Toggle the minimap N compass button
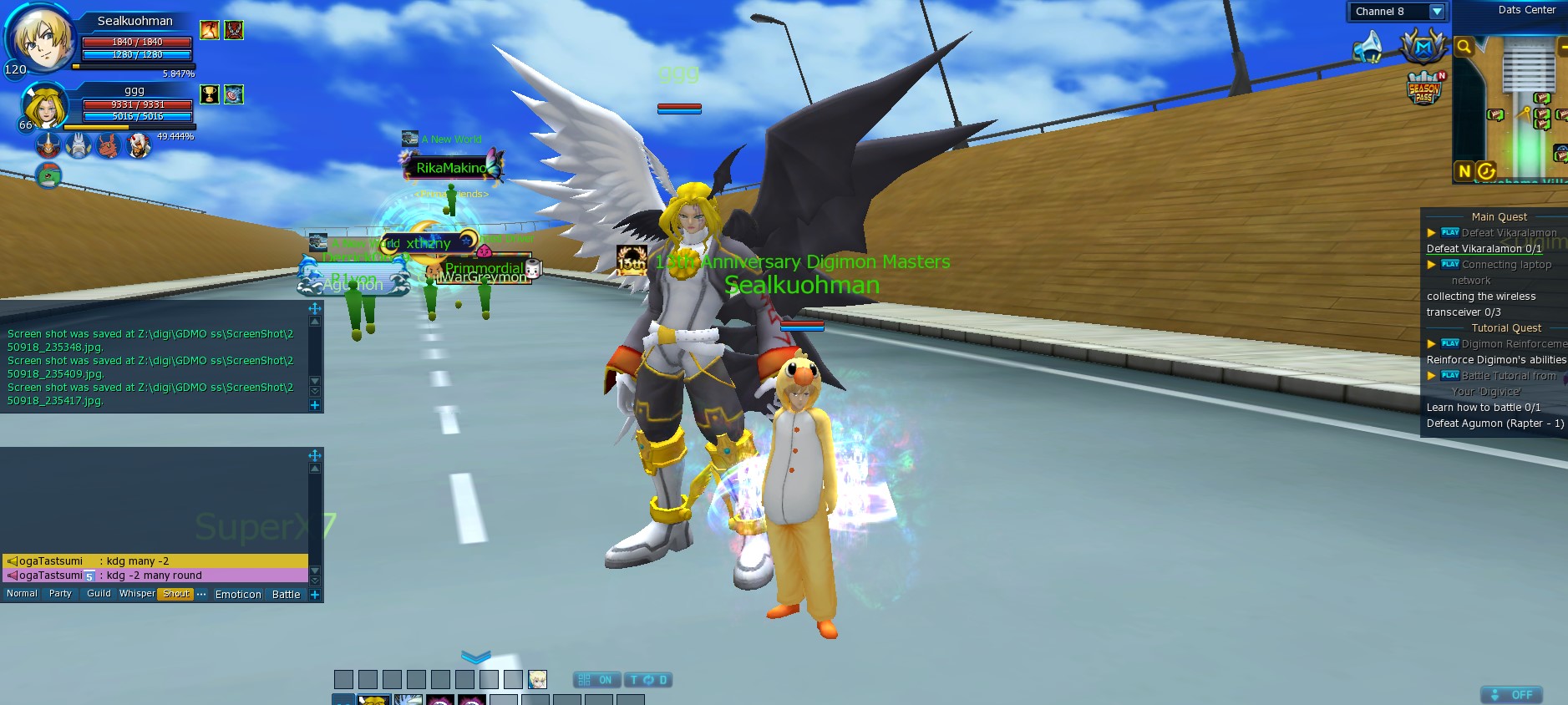Screen dimensions: 1568x705 click(x=1464, y=171)
